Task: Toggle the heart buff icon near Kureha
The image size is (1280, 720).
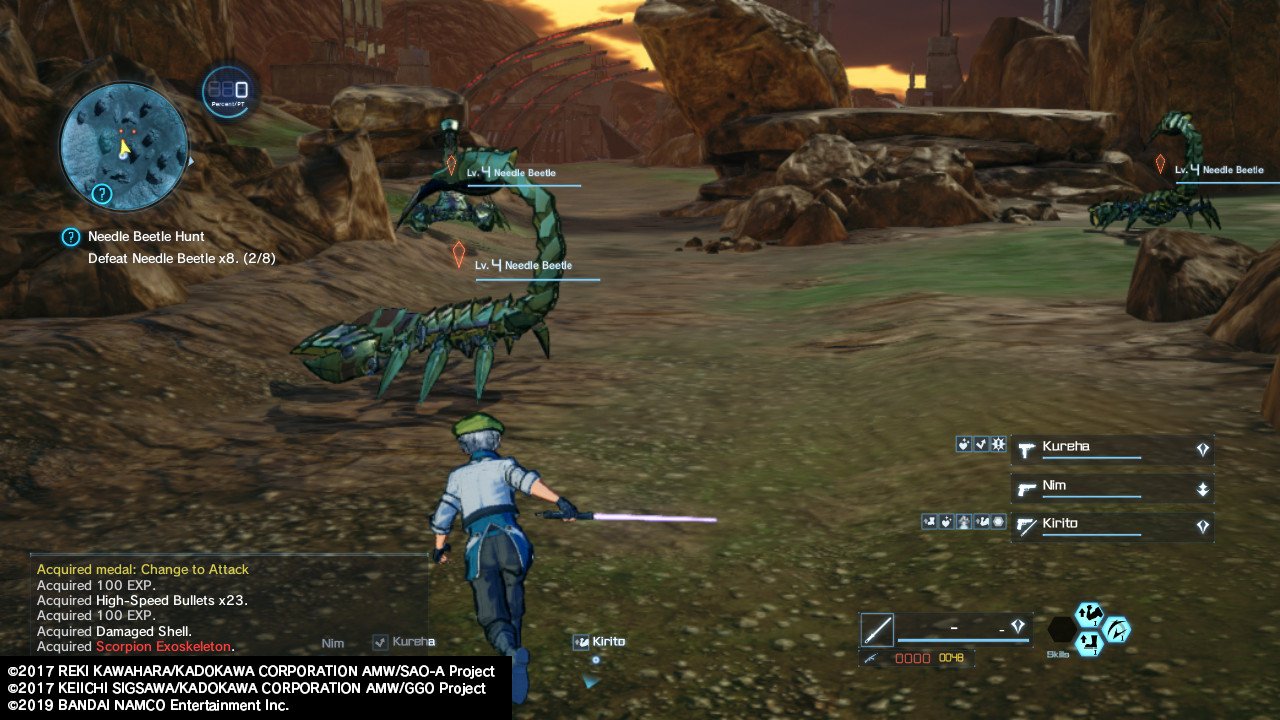Action: [x=964, y=444]
